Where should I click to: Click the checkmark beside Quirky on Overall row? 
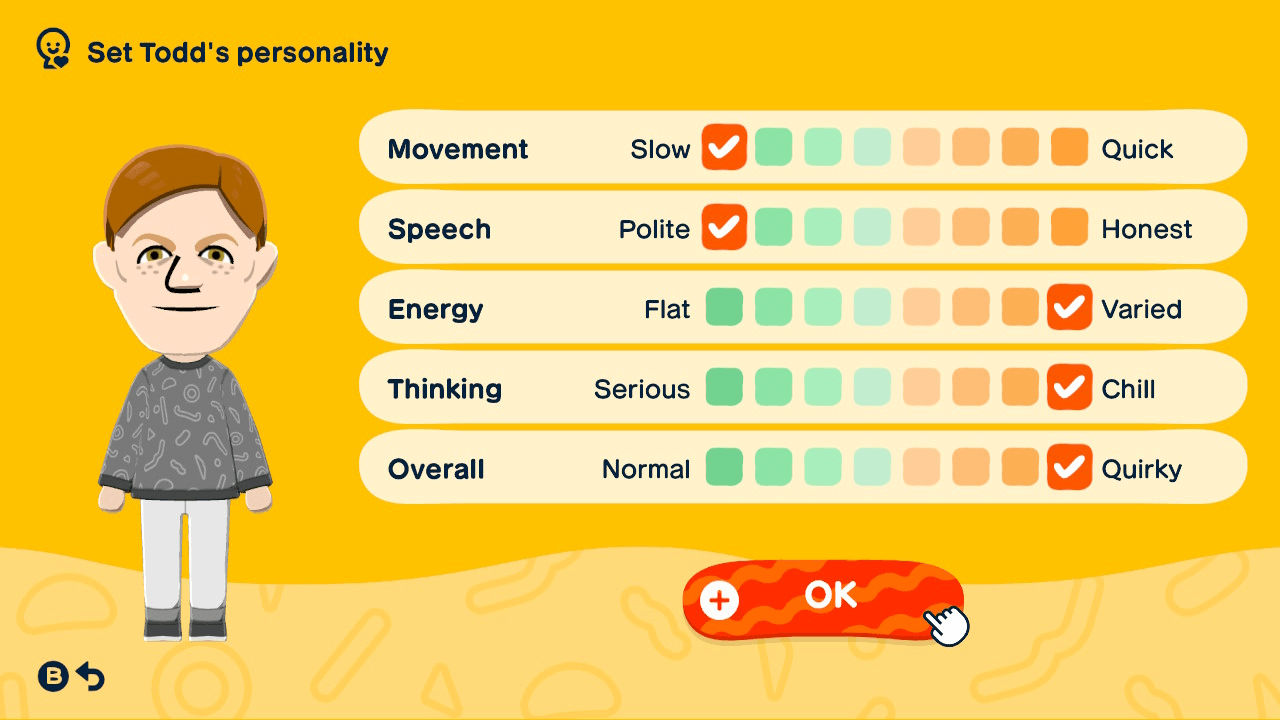(x=1069, y=467)
